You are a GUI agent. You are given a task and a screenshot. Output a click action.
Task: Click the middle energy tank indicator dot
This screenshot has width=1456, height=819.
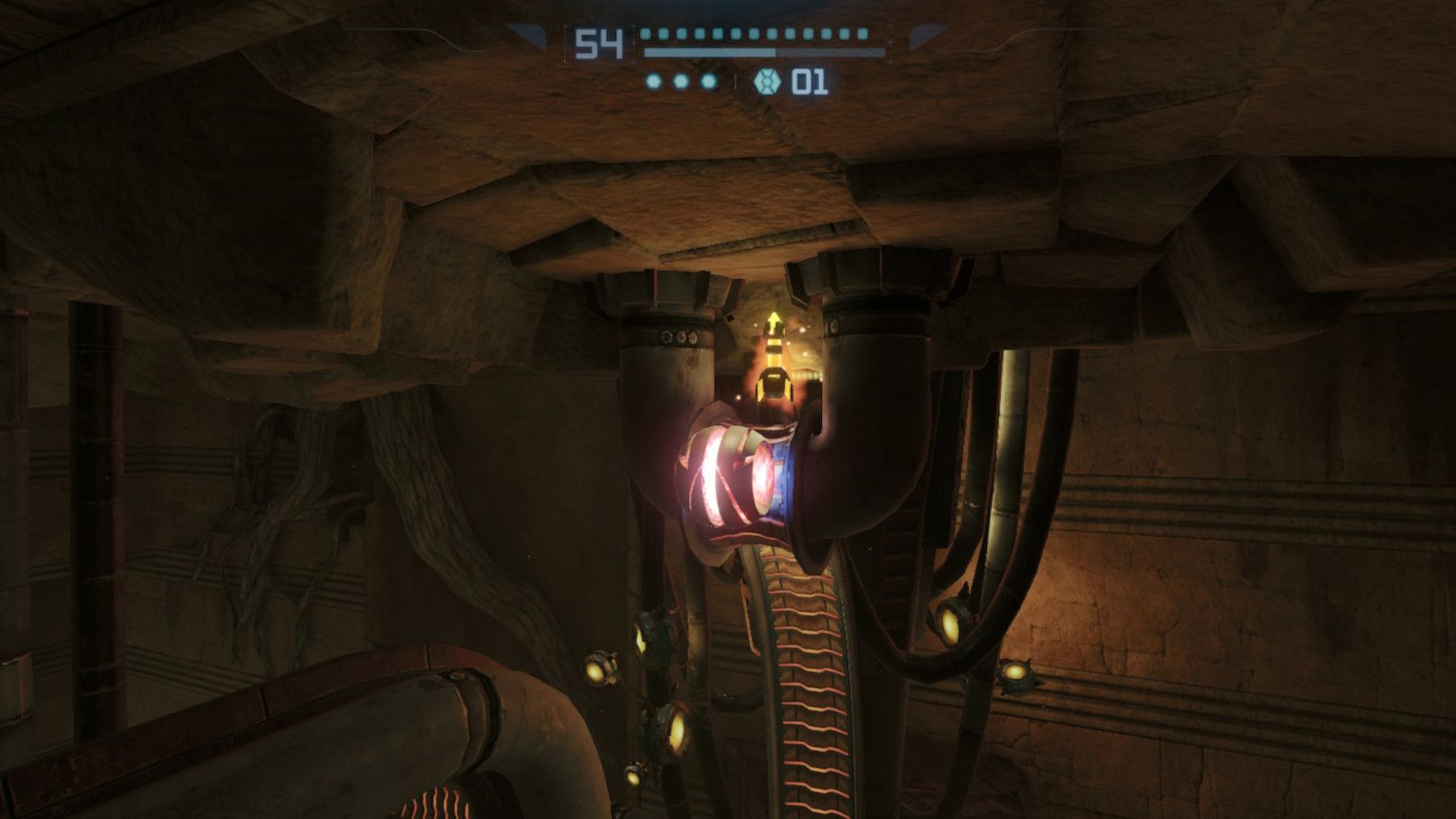[681, 82]
